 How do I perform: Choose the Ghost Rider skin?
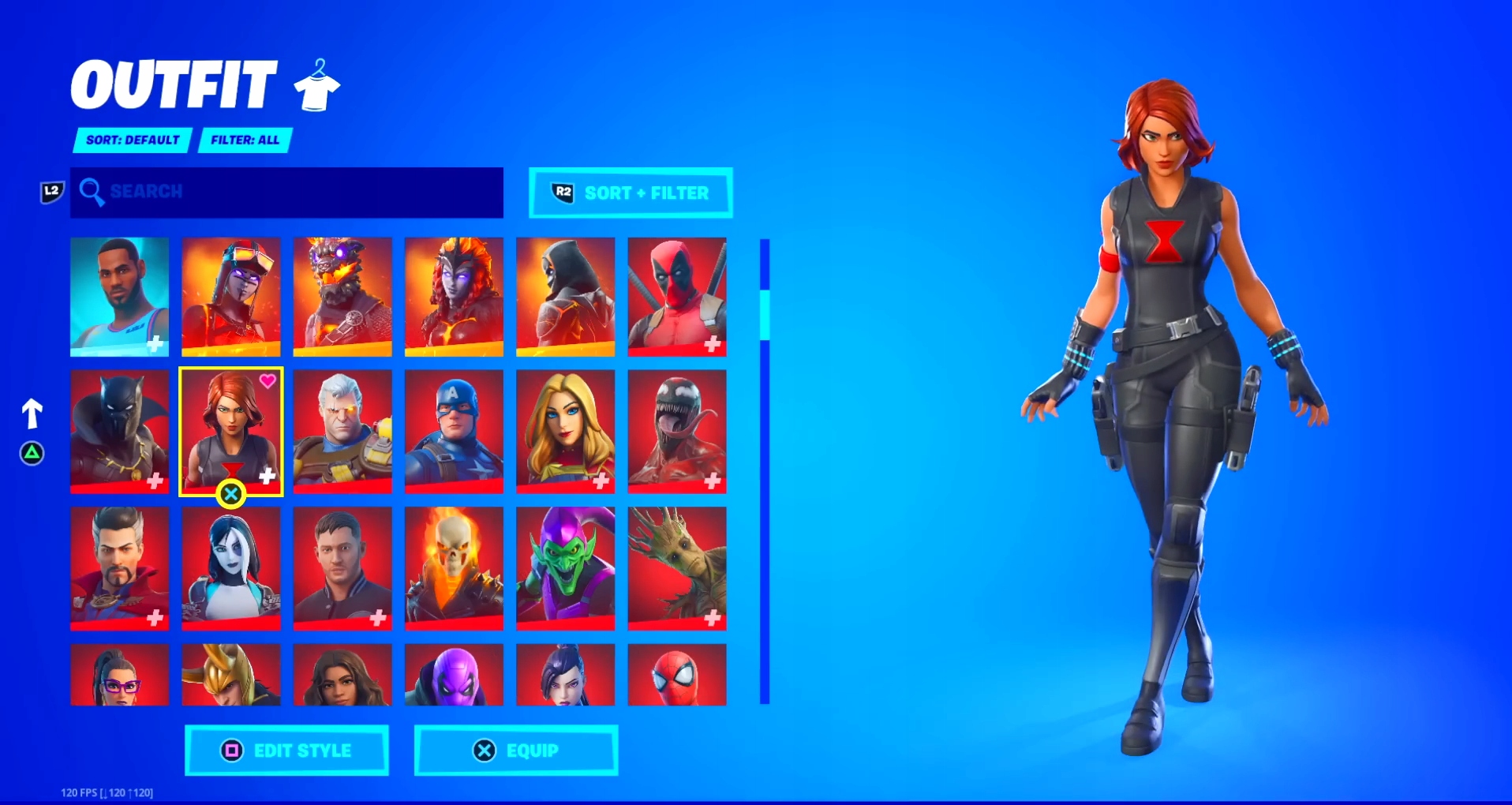(x=454, y=567)
